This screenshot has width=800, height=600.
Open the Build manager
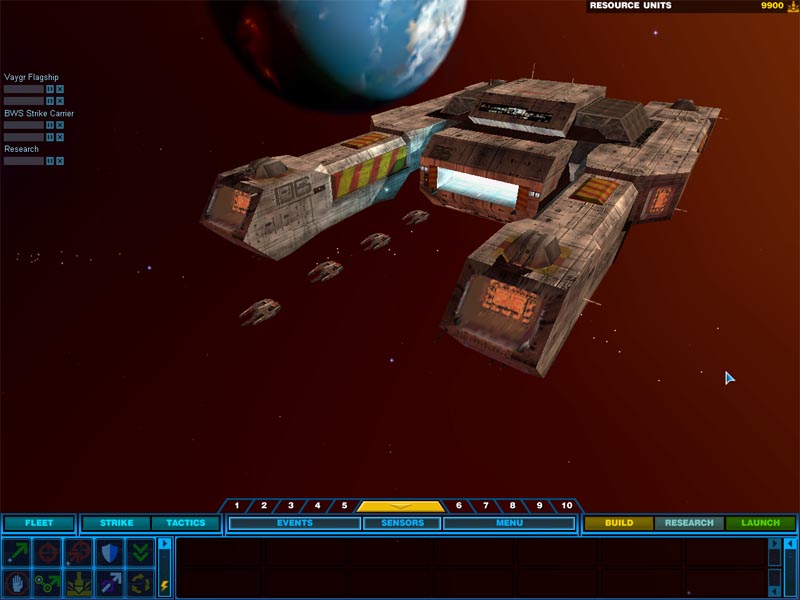tap(619, 523)
